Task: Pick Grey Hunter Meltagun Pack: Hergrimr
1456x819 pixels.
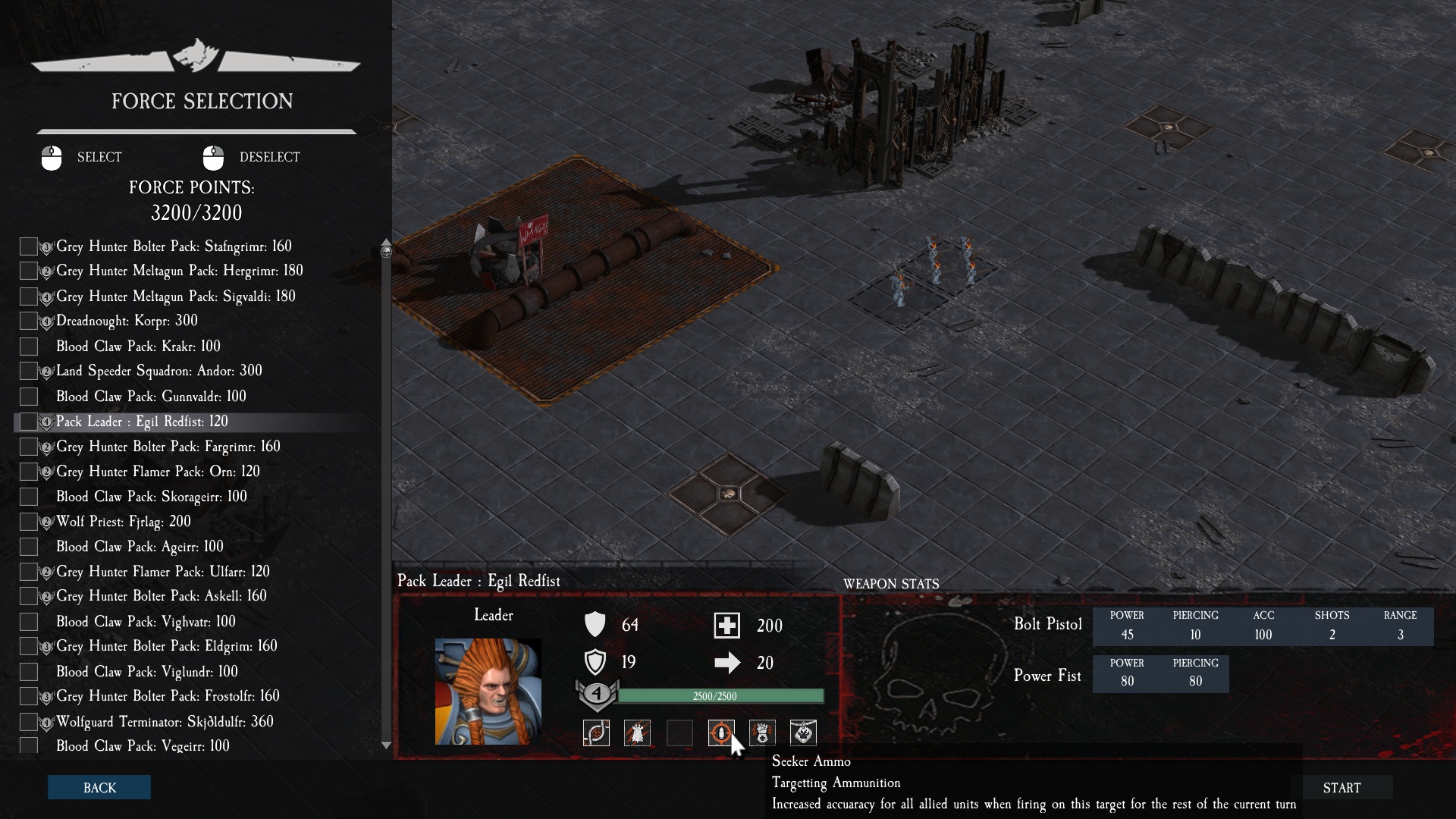Action: 179,271
